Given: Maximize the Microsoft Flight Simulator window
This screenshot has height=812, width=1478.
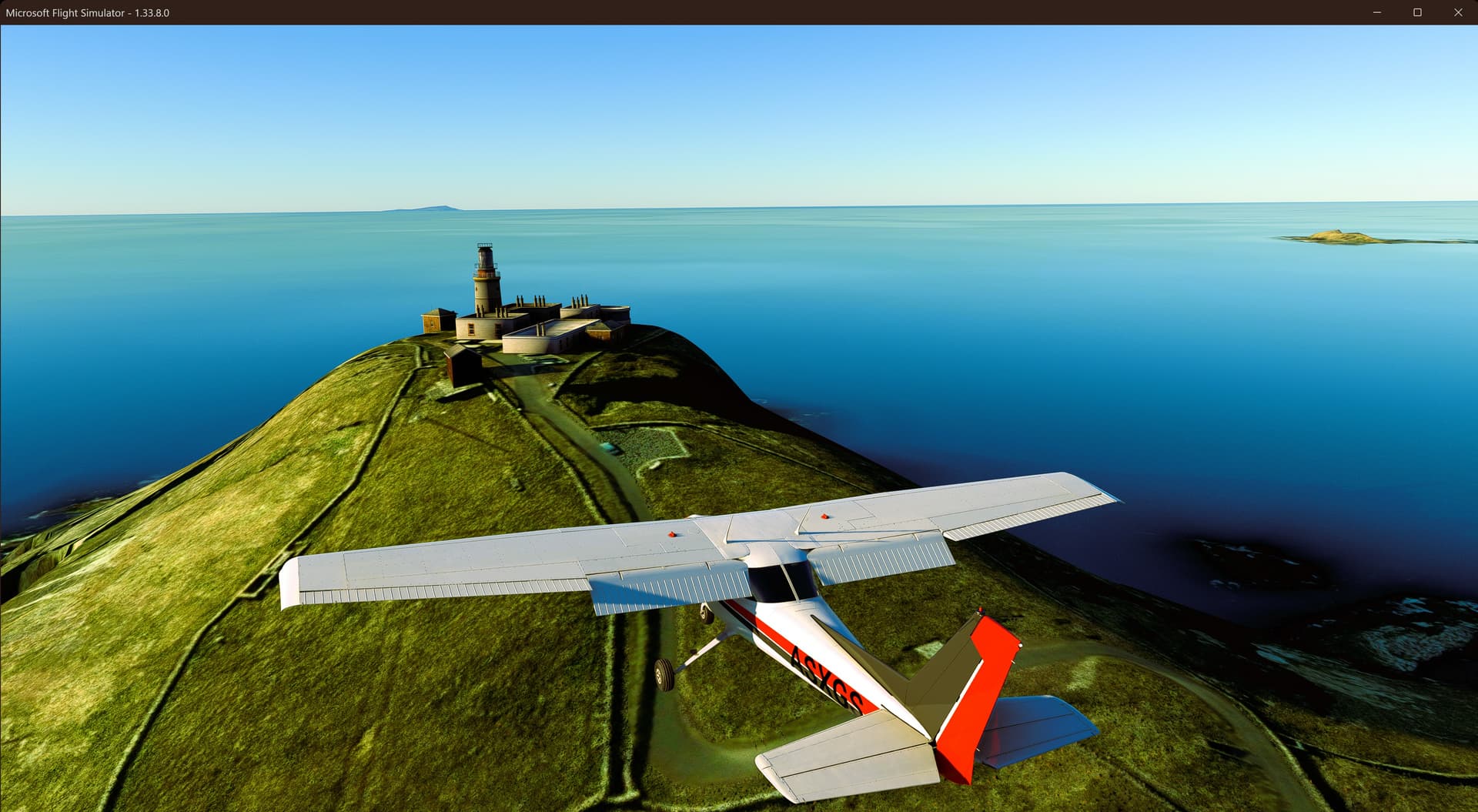Looking at the screenshot, I should [1416, 12].
